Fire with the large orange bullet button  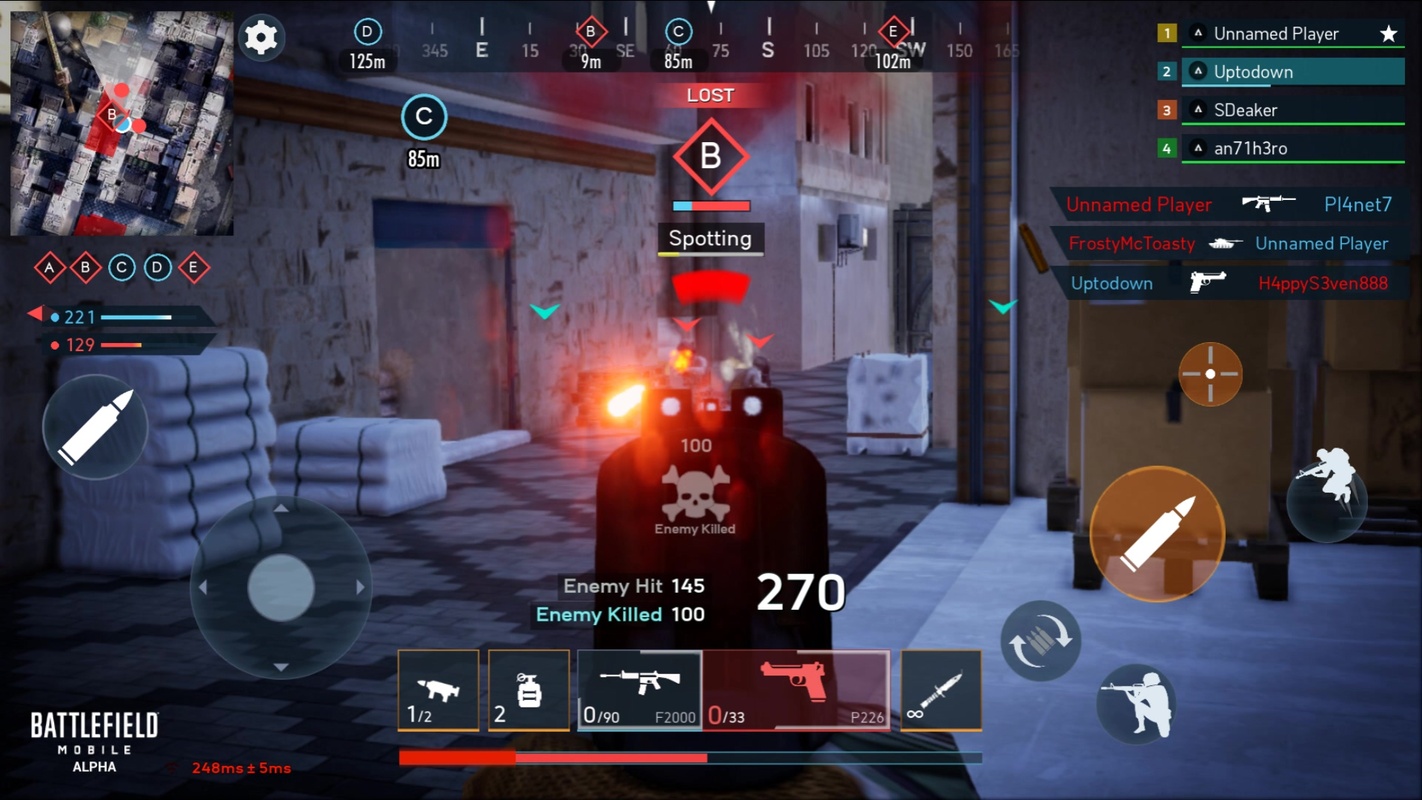coord(1157,534)
